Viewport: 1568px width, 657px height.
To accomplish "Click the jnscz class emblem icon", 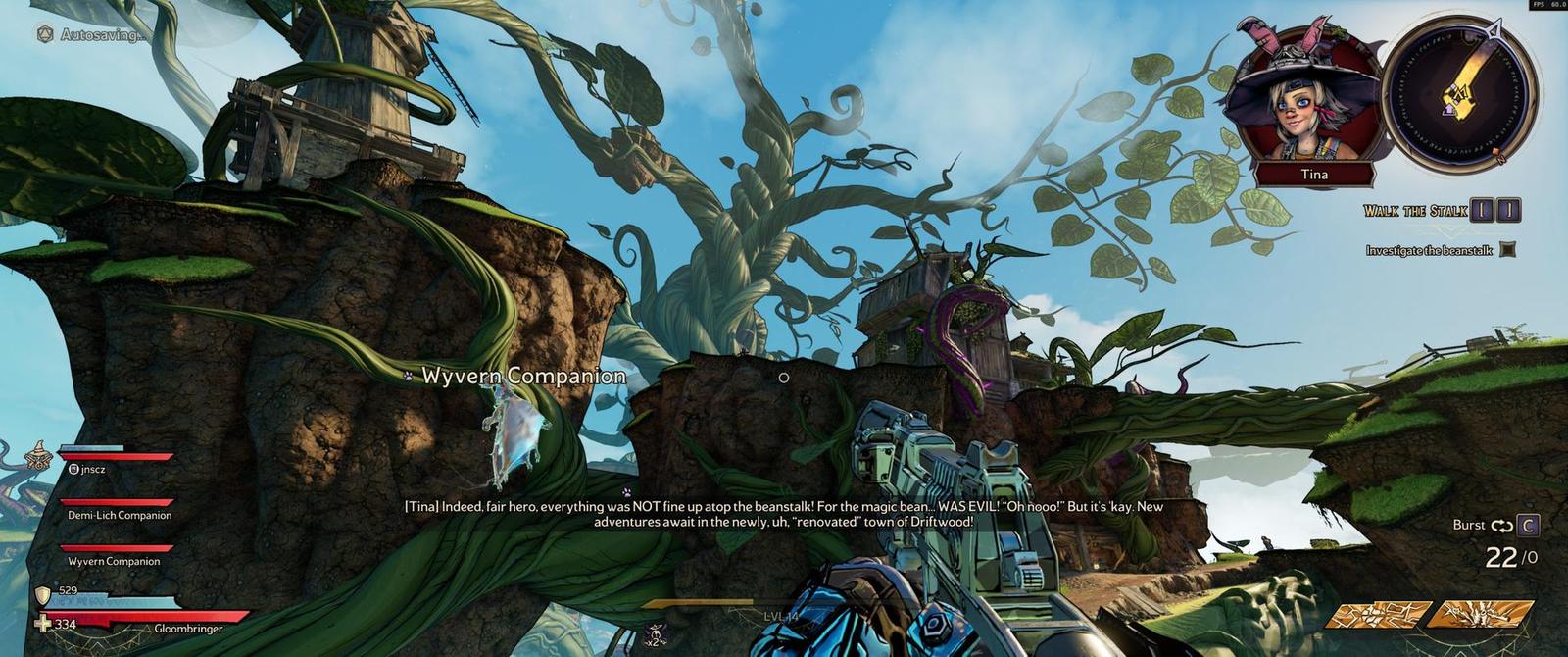I will (x=39, y=454).
